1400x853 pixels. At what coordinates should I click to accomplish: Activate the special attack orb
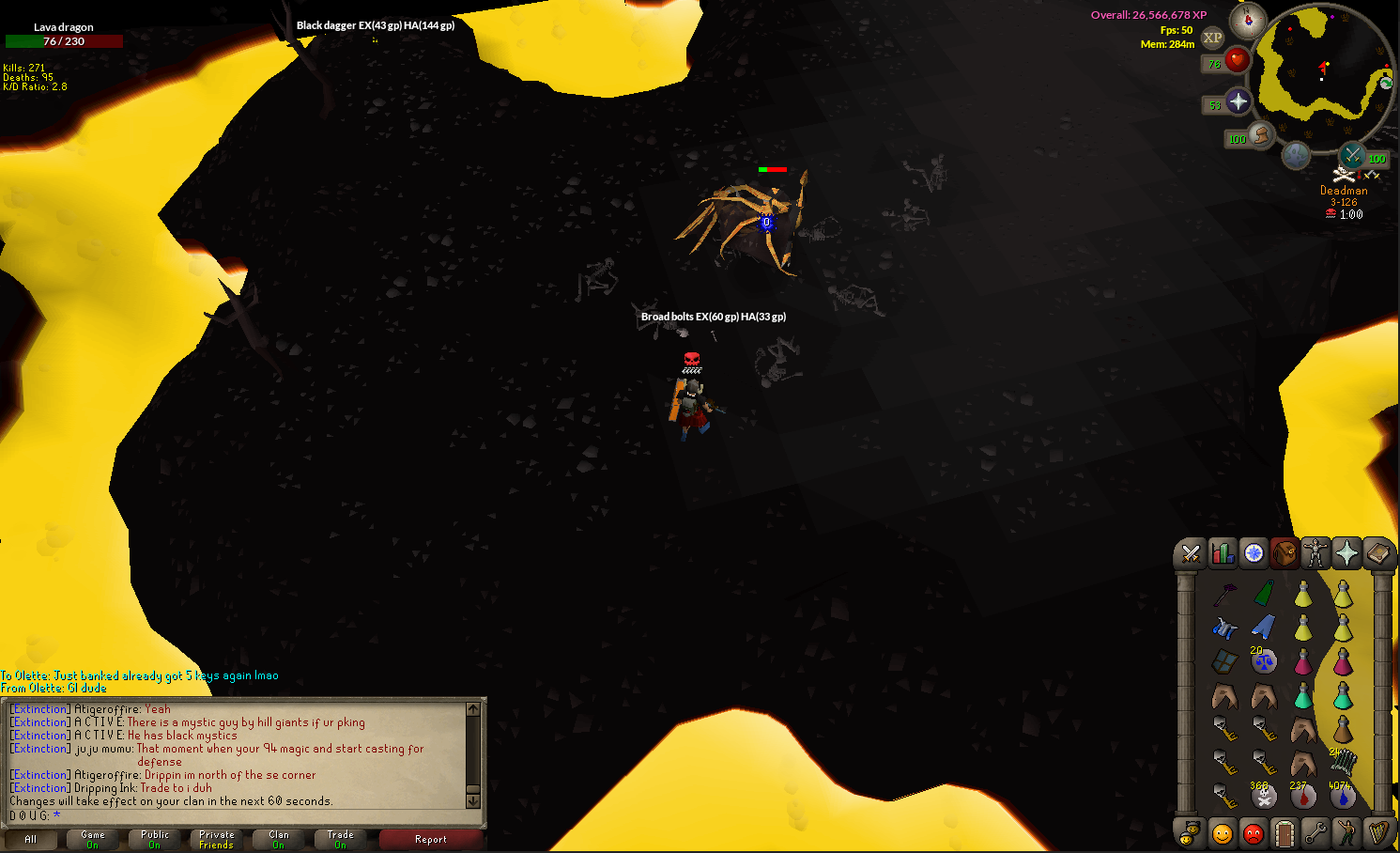pyautogui.click(x=1352, y=155)
